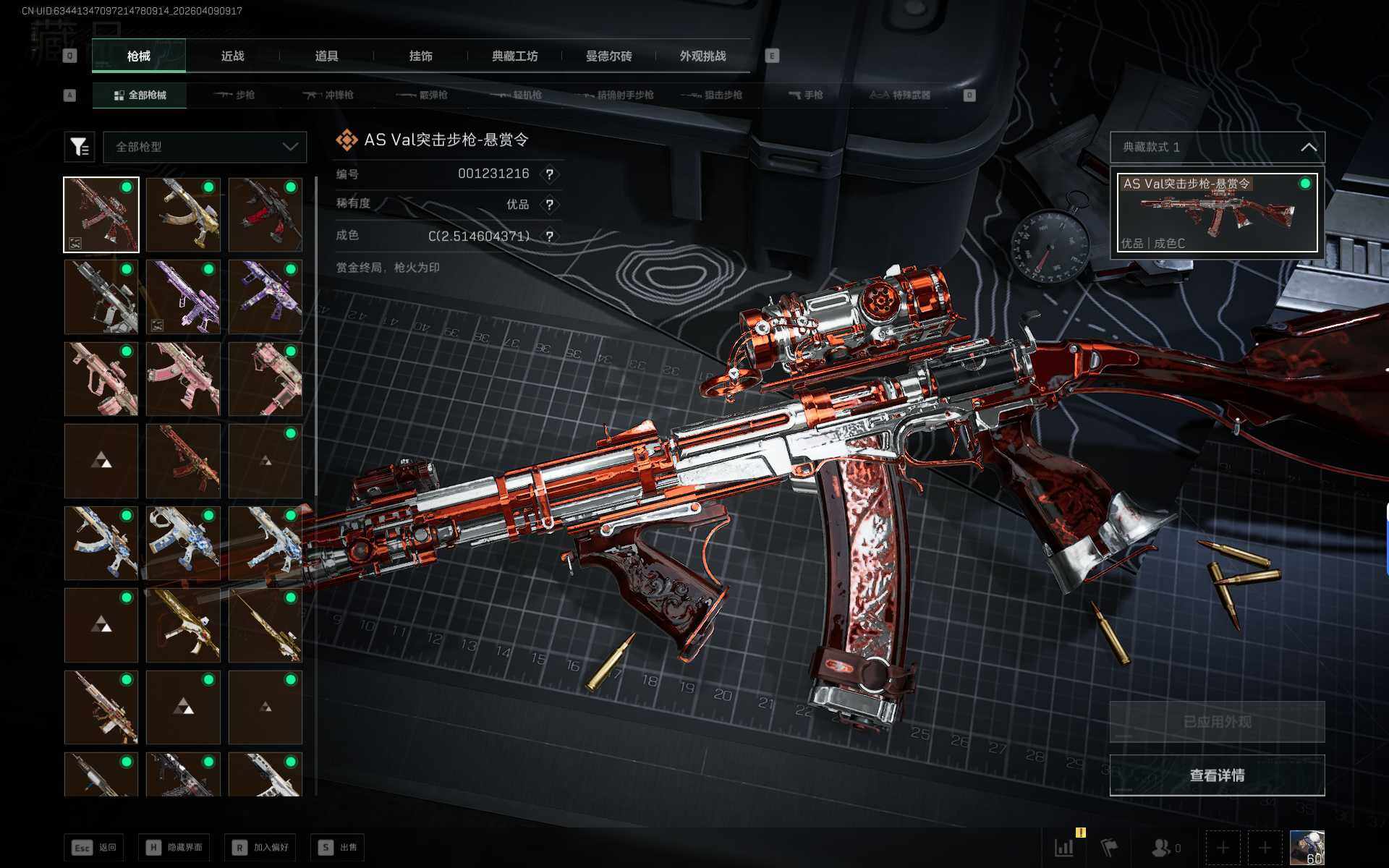Switch to the 近战 melee tab

tap(232, 56)
